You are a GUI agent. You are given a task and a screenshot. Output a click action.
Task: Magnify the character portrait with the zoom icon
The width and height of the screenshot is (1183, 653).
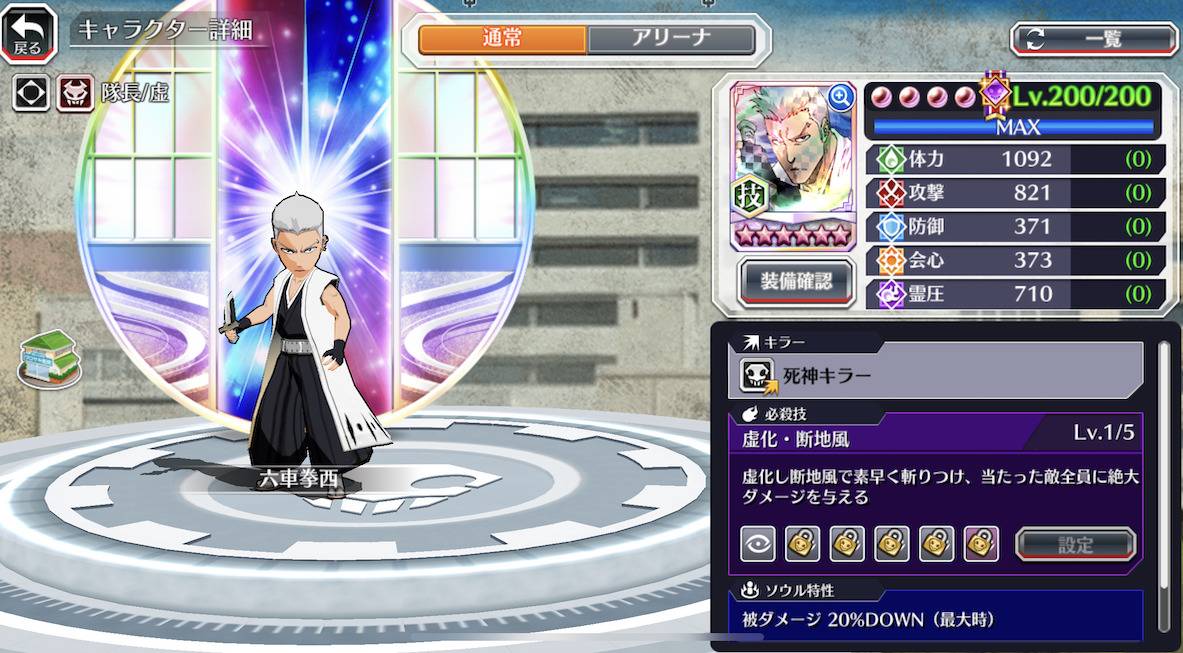841,97
